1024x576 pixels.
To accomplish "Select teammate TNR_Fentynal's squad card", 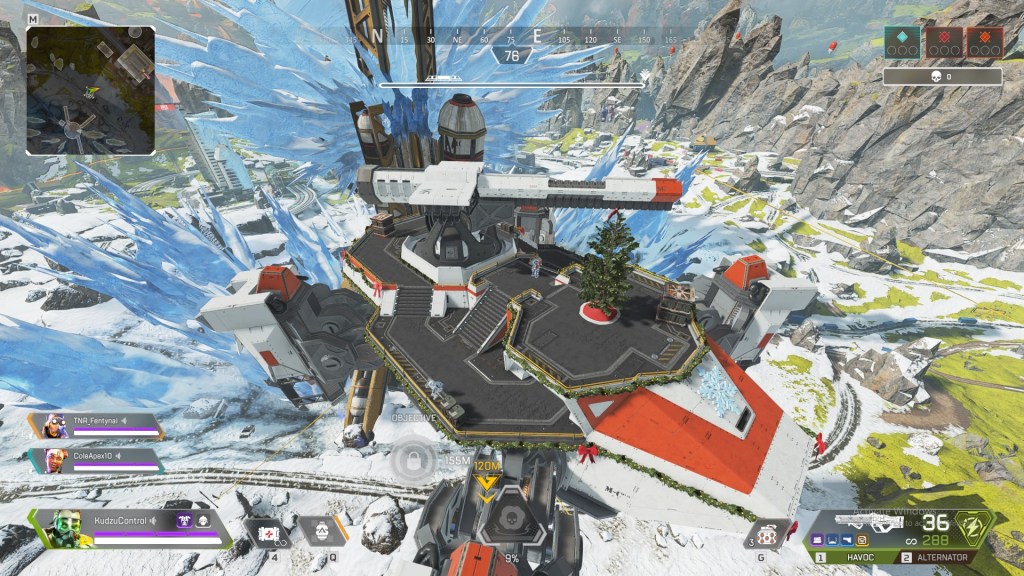I will [x=98, y=426].
